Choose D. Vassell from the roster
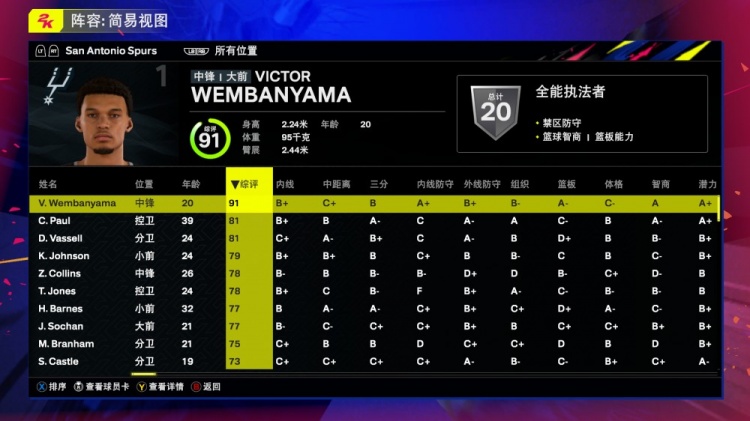This screenshot has width=750, height=421. [62, 238]
